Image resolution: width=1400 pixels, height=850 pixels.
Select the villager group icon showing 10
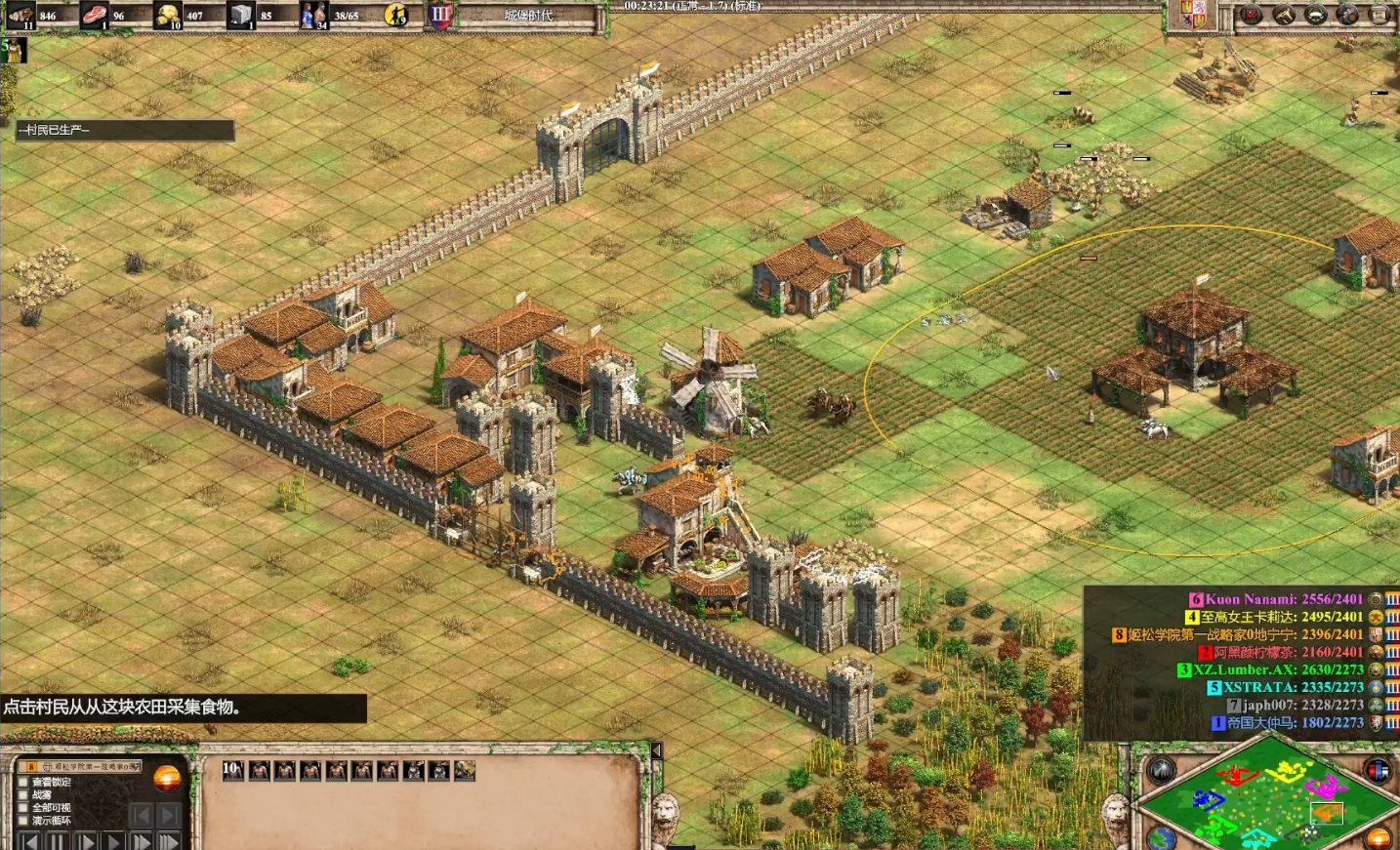point(233,770)
